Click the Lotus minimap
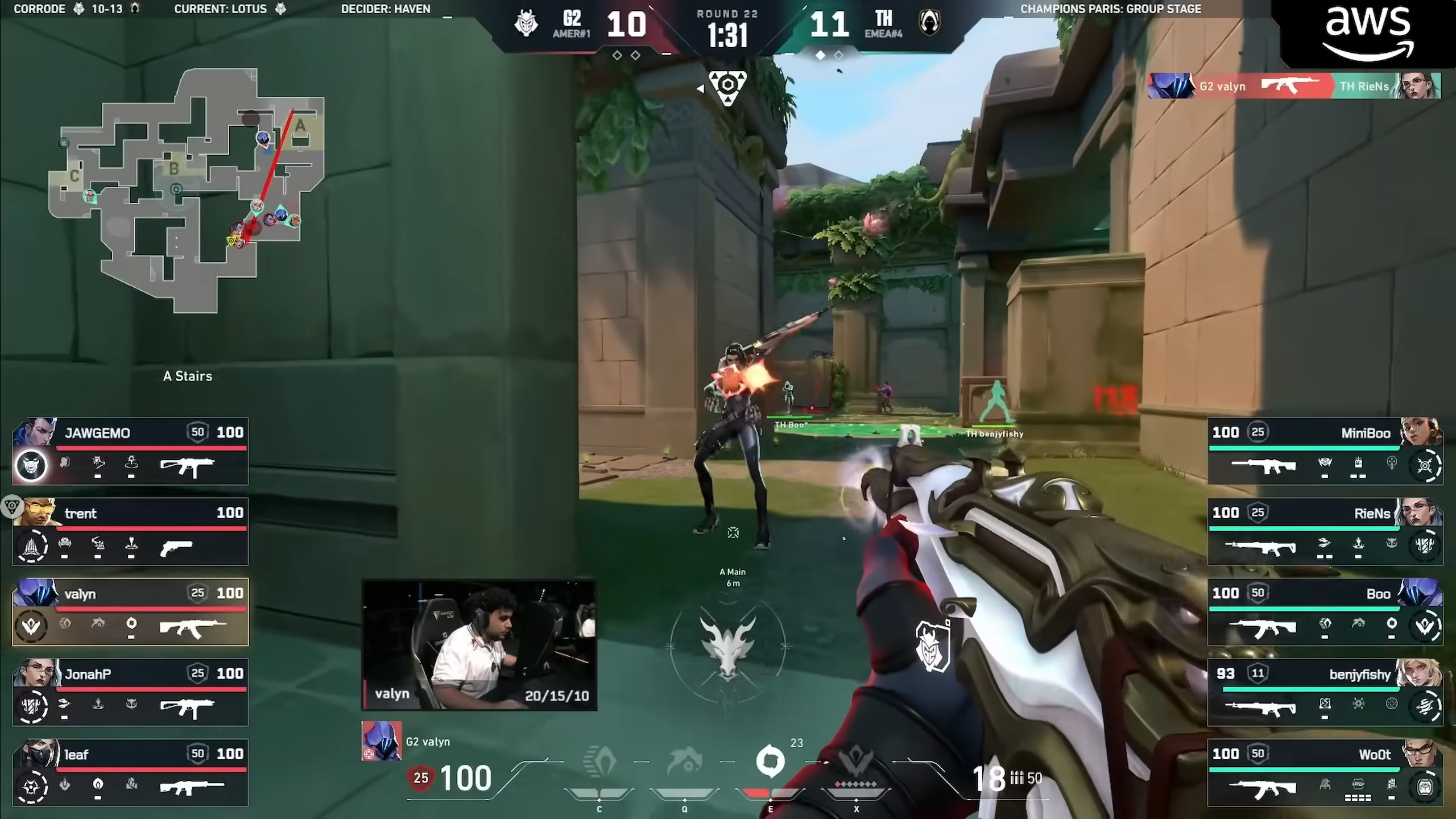Viewport: 1456px width, 819px height. coord(188,191)
